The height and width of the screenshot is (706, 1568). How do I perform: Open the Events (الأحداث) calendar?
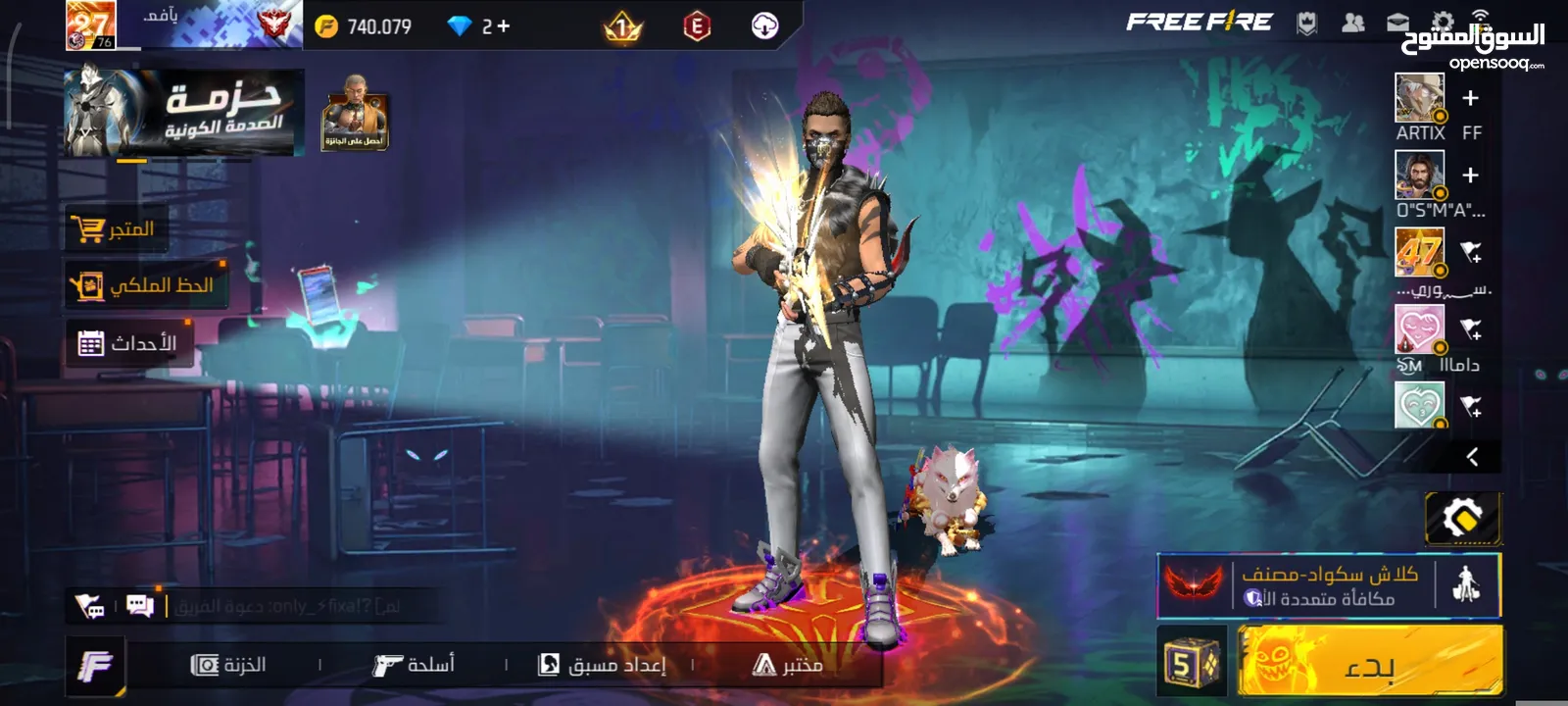(128, 343)
